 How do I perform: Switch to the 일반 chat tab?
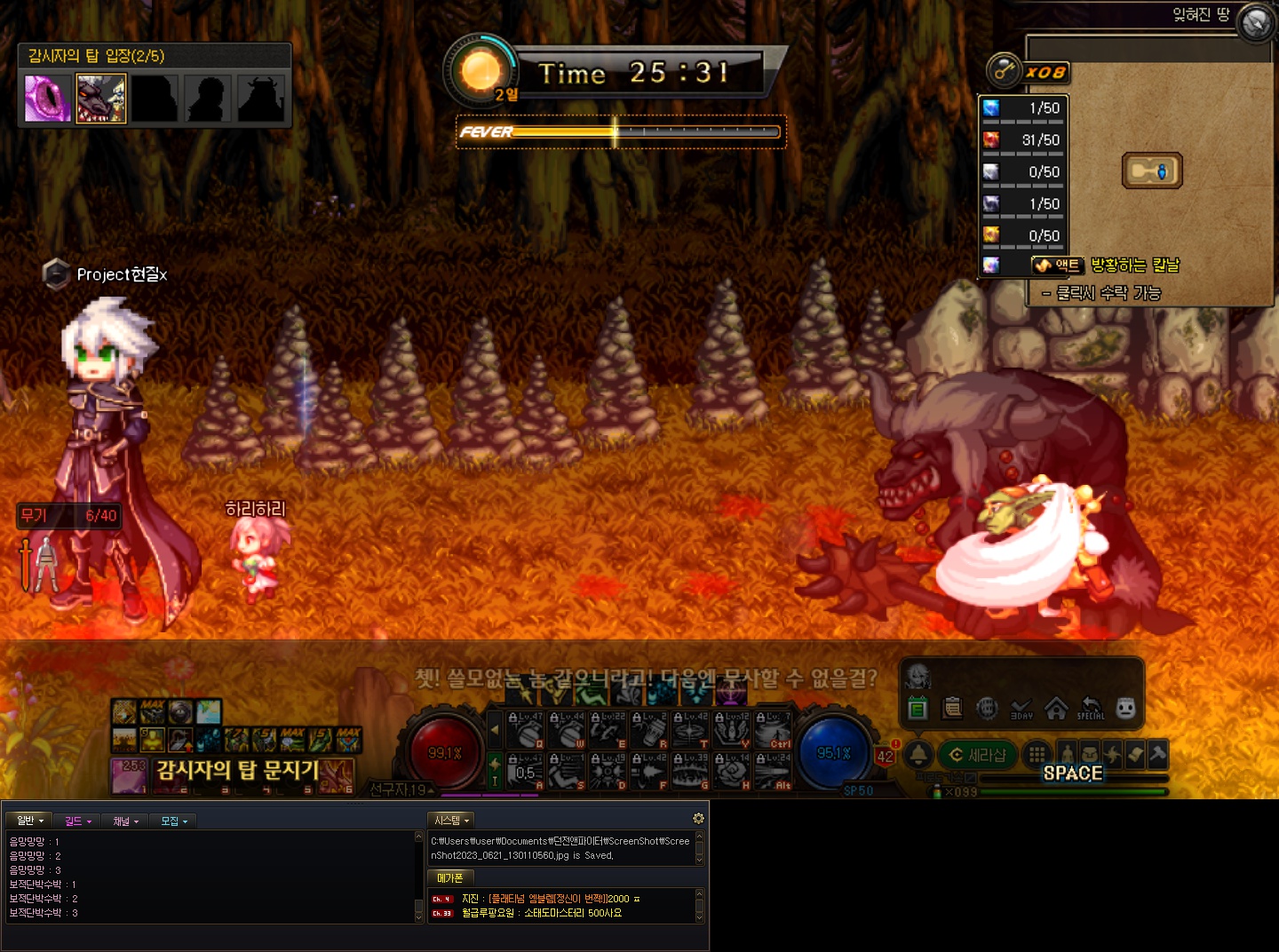click(x=29, y=821)
